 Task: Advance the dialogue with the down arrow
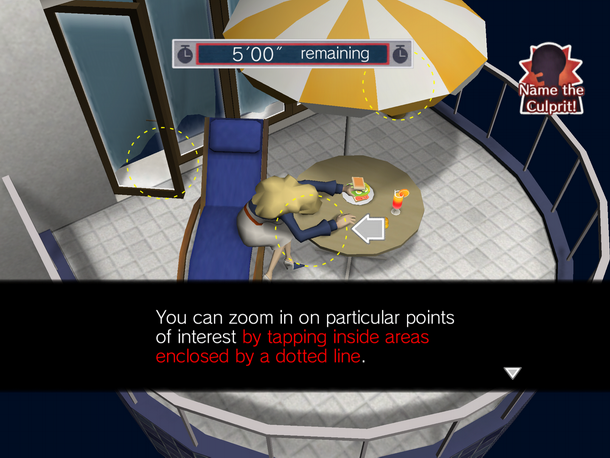point(512,372)
